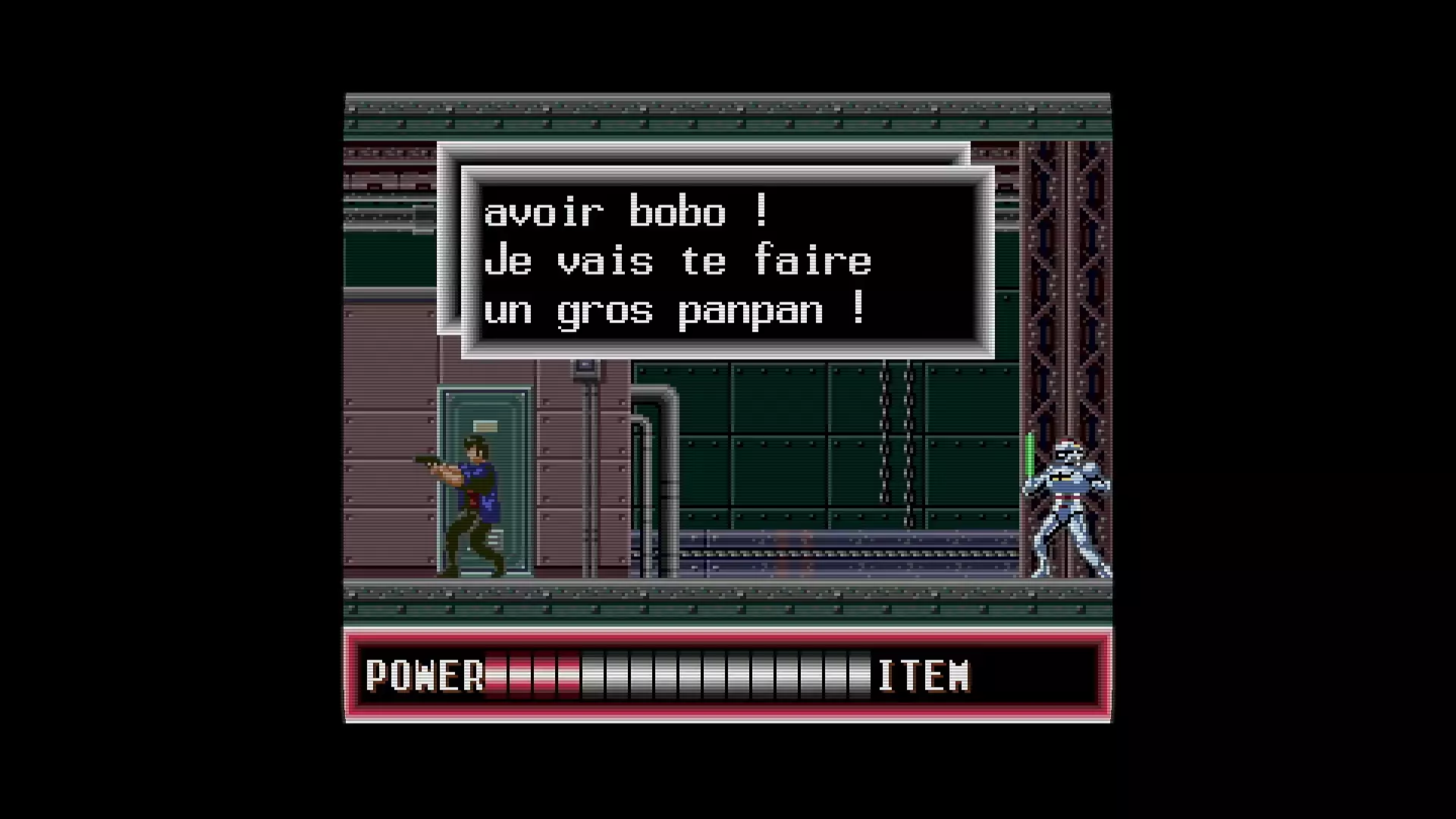
Task: Click the red filled segments of the POWER gauge
Action: pyautogui.click(x=531, y=675)
